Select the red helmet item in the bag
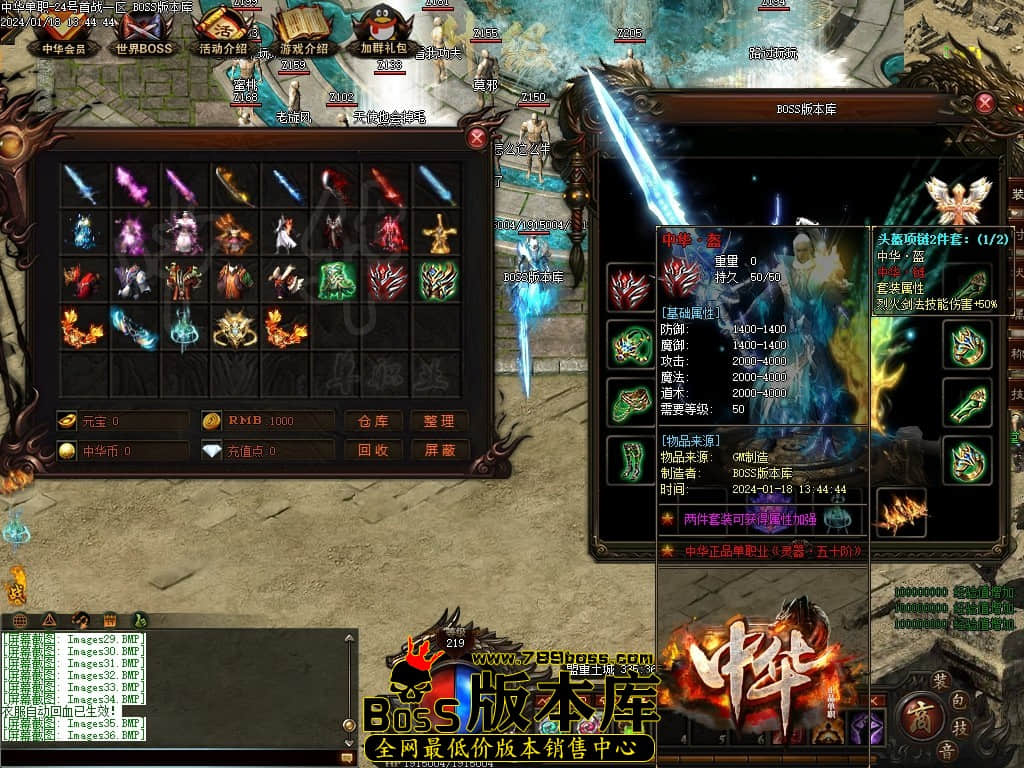Image resolution: width=1024 pixels, height=768 pixels. point(387,281)
